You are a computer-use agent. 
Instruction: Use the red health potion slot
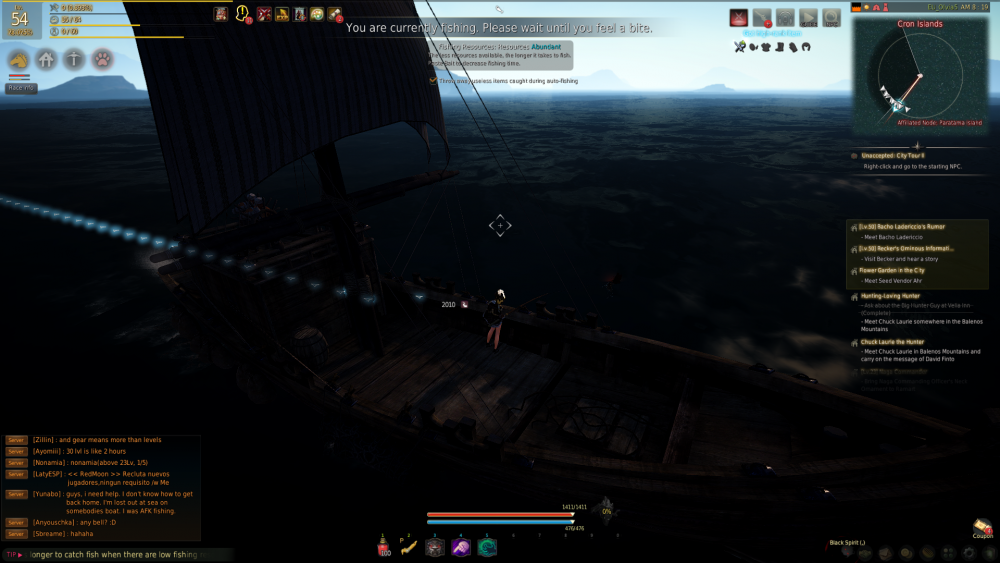click(x=384, y=547)
